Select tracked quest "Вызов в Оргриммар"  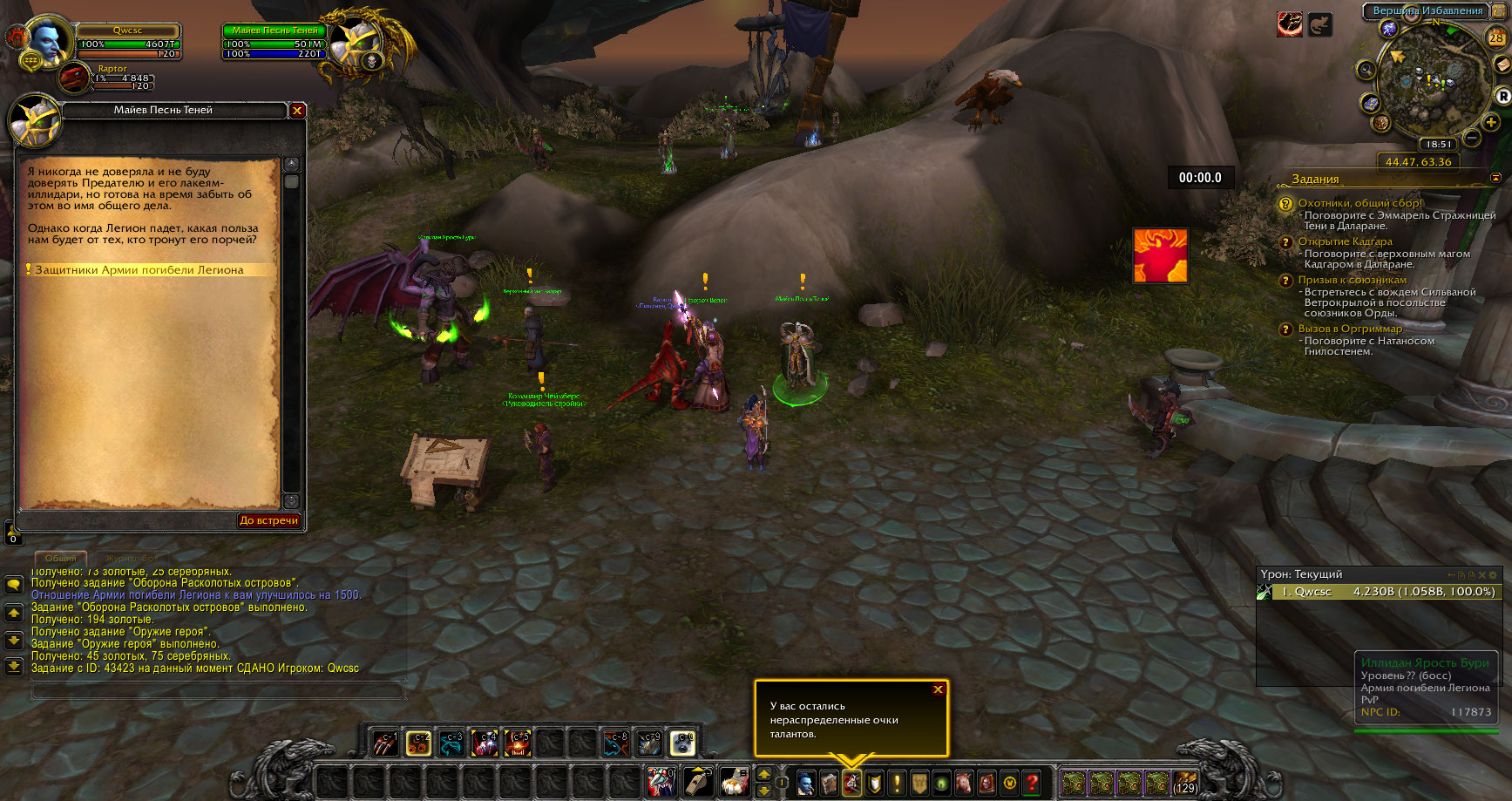coord(1350,329)
